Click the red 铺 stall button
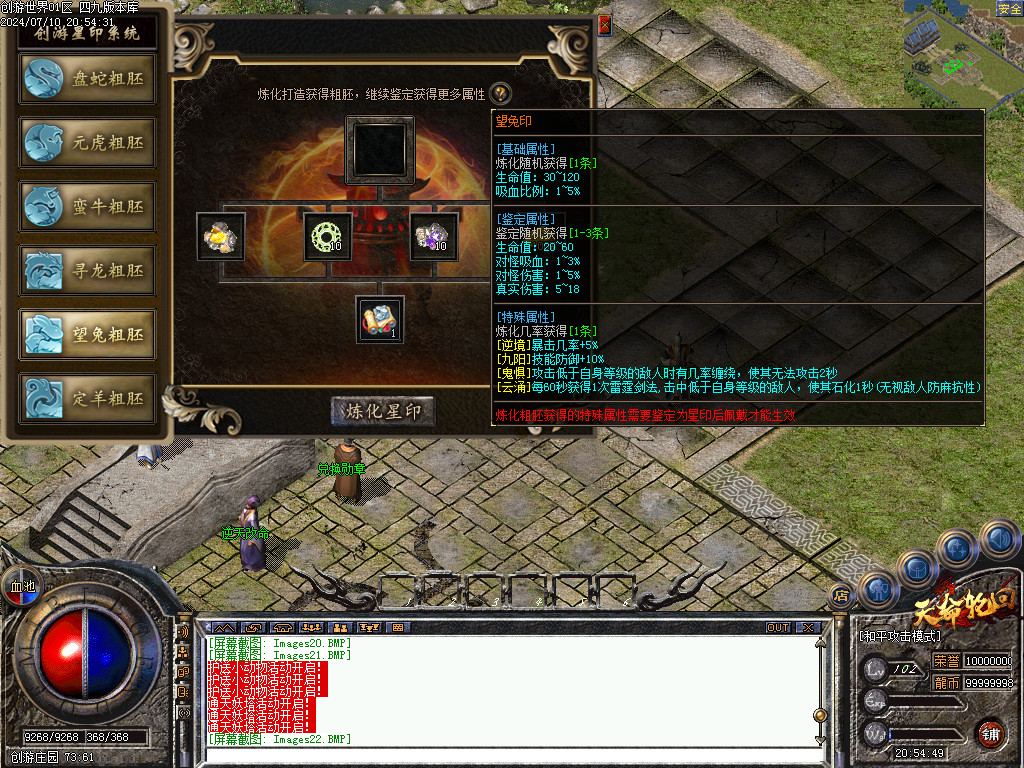Viewport: 1024px width, 768px height. (x=990, y=733)
